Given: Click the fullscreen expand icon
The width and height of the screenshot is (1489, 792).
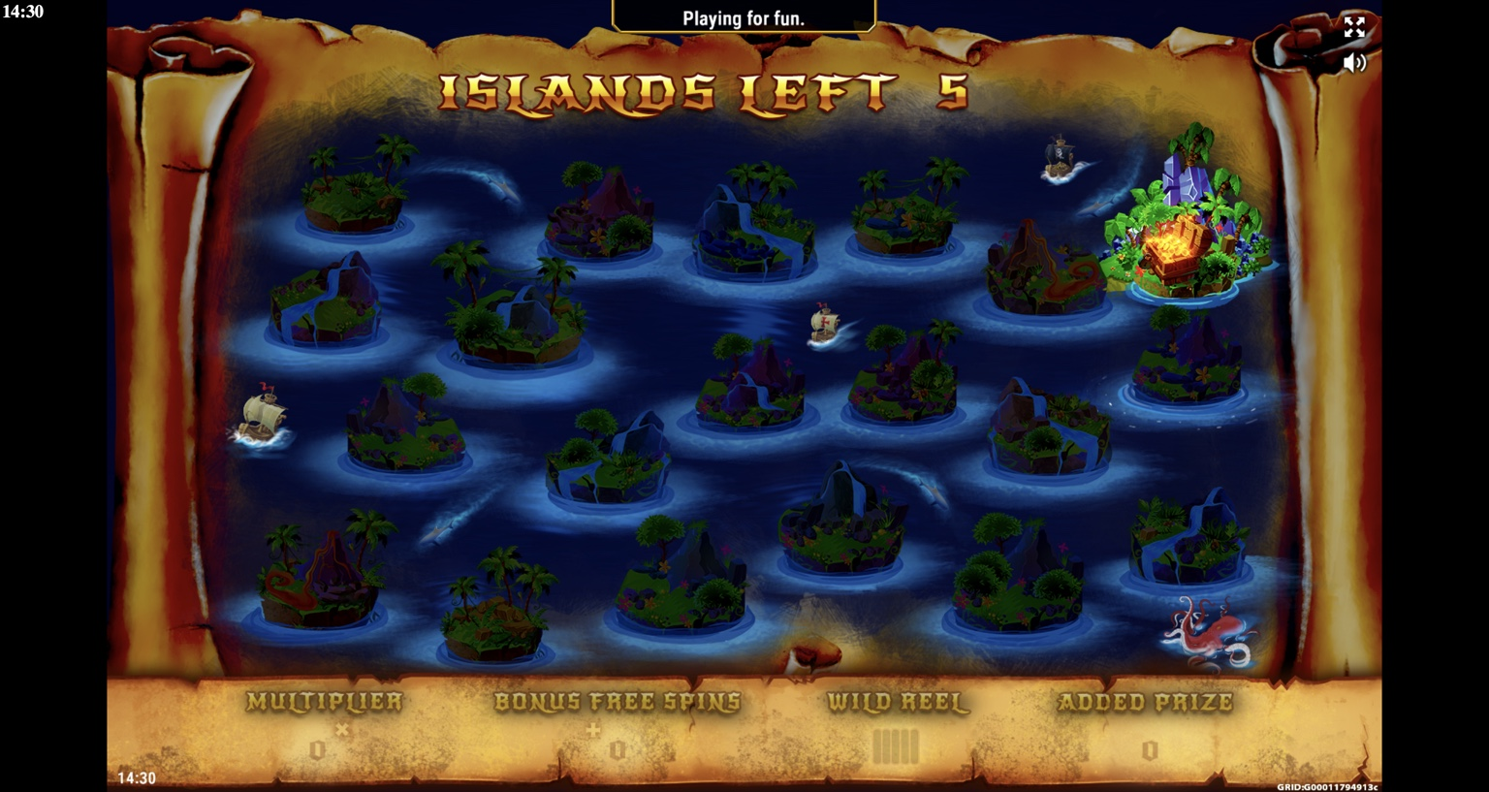Looking at the screenshot, I should [1357, 28].
